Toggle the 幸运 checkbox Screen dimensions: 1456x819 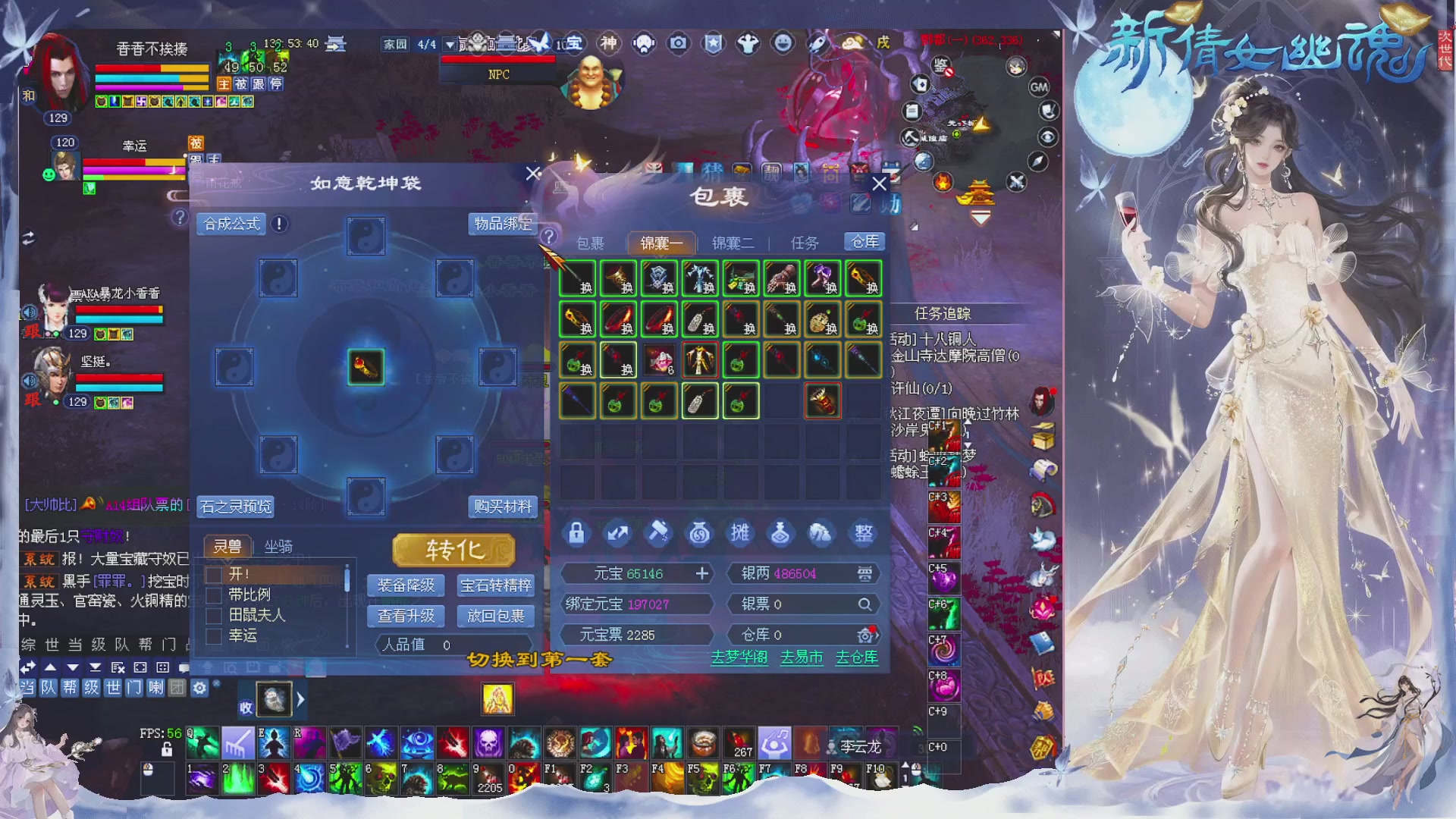pos(213,638)
